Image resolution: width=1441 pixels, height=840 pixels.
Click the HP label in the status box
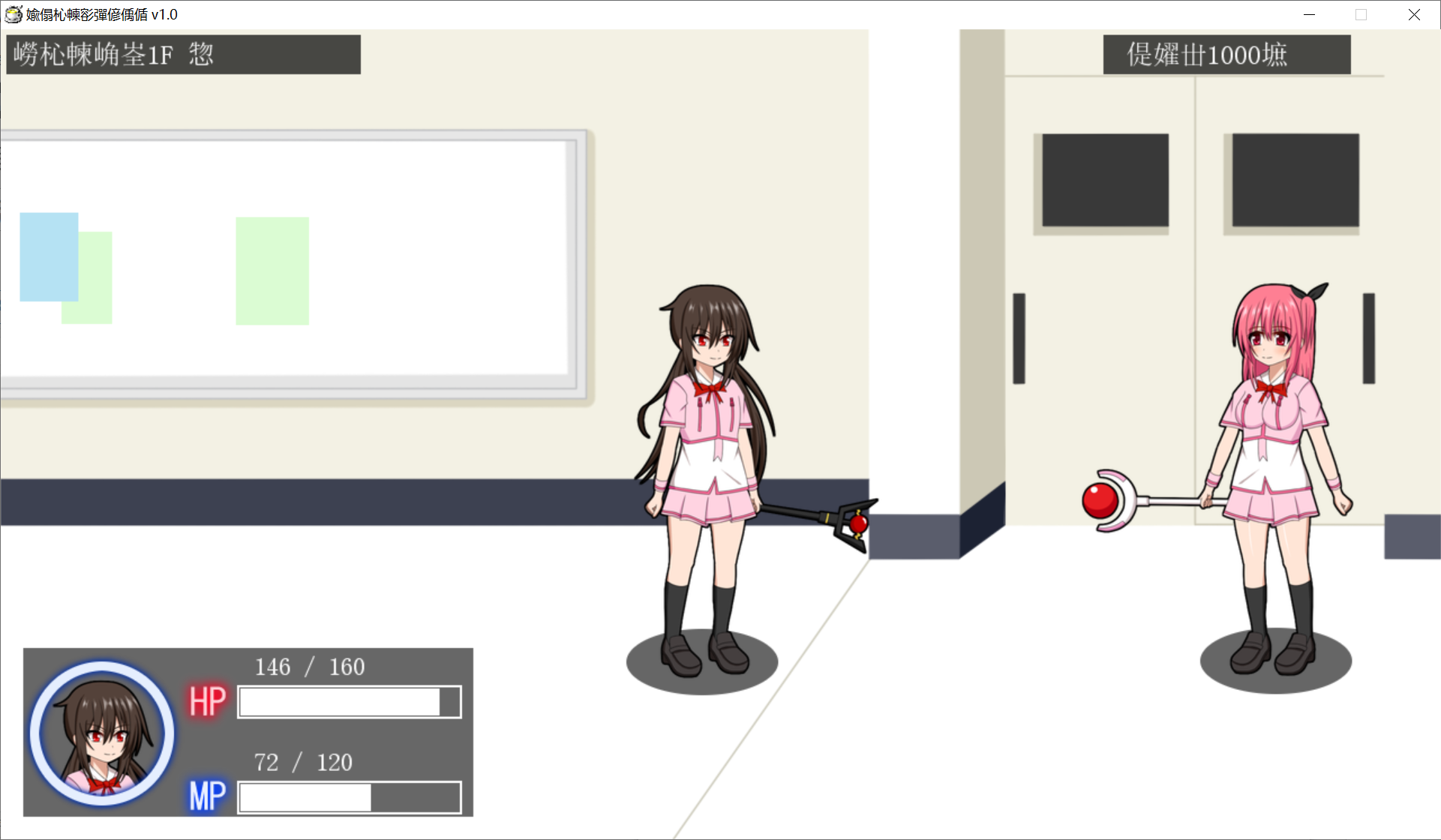click(206, 700)
